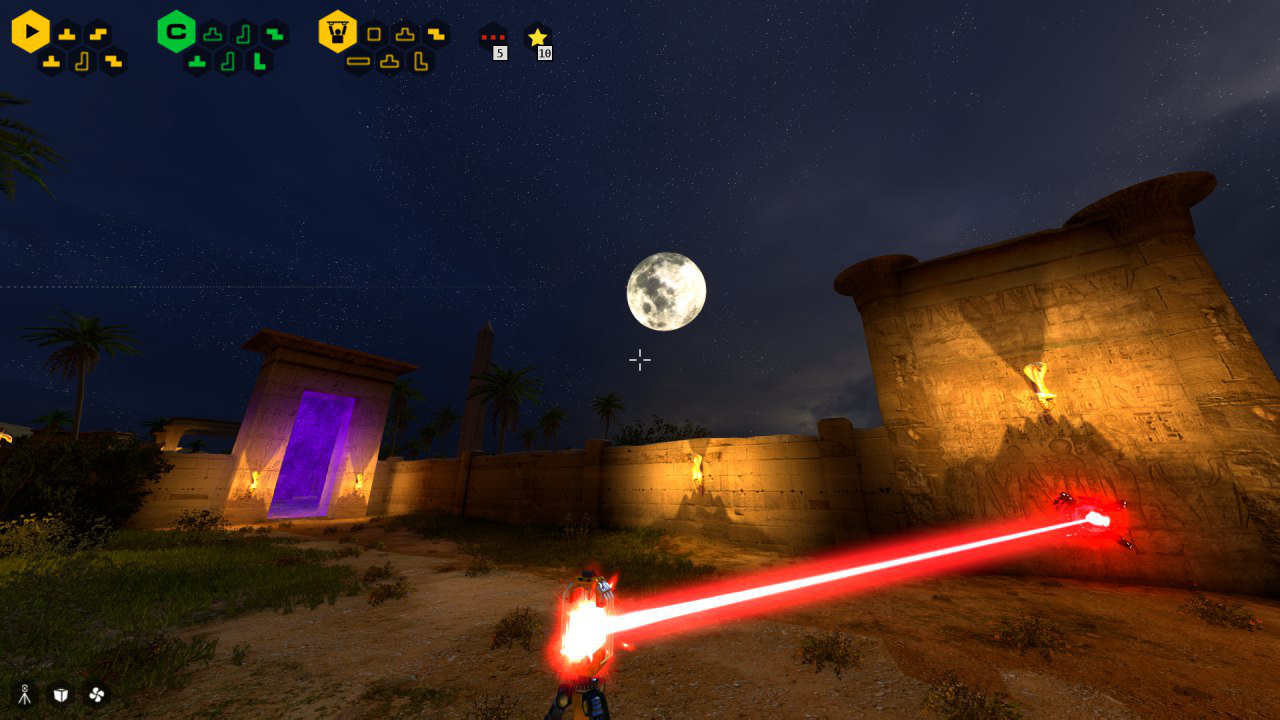This screenshot has width=1280, height=720.
Task: Pick the yellow long-bar sigil
Action: pyautogui.click(x=358, y=62)
